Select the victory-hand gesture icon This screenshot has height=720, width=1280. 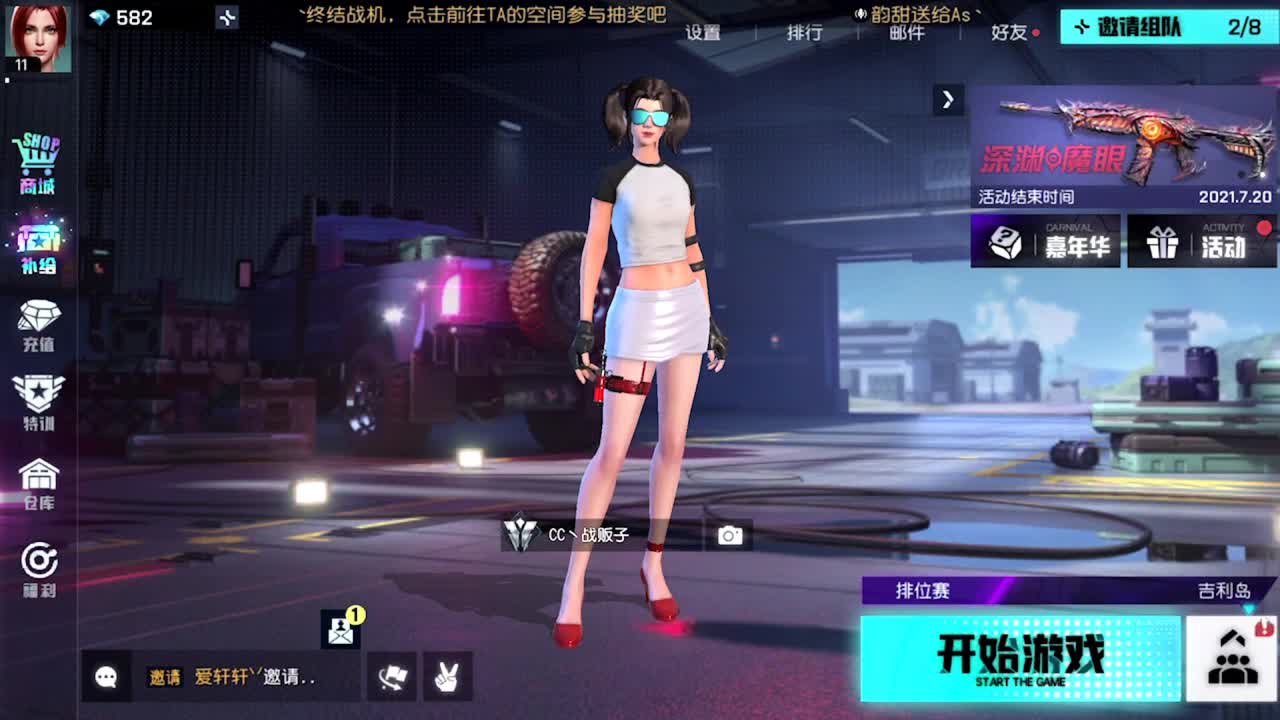[x=449, y=677]
